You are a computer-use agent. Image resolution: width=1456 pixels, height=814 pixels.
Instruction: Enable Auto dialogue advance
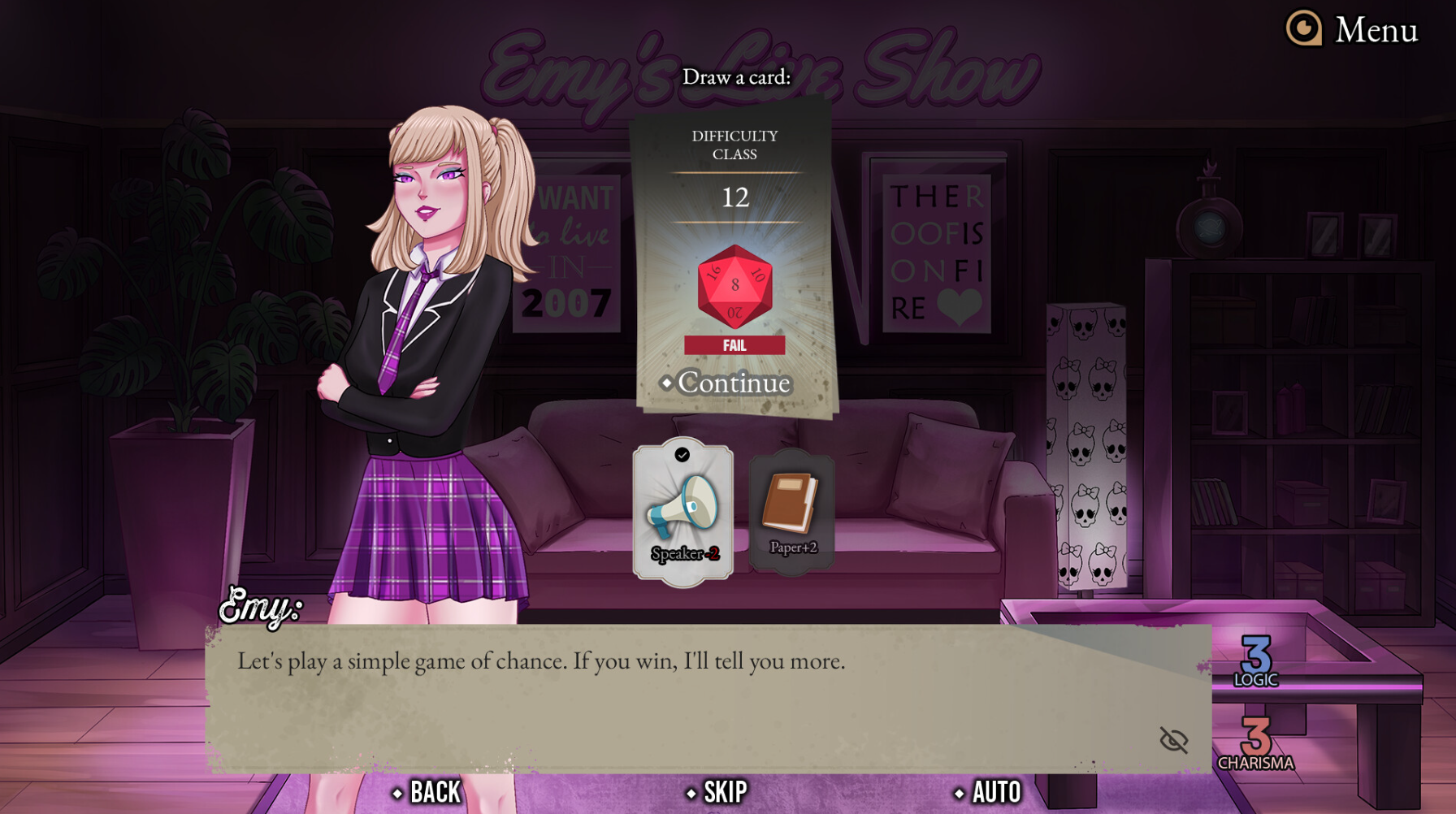coord(989,792)
